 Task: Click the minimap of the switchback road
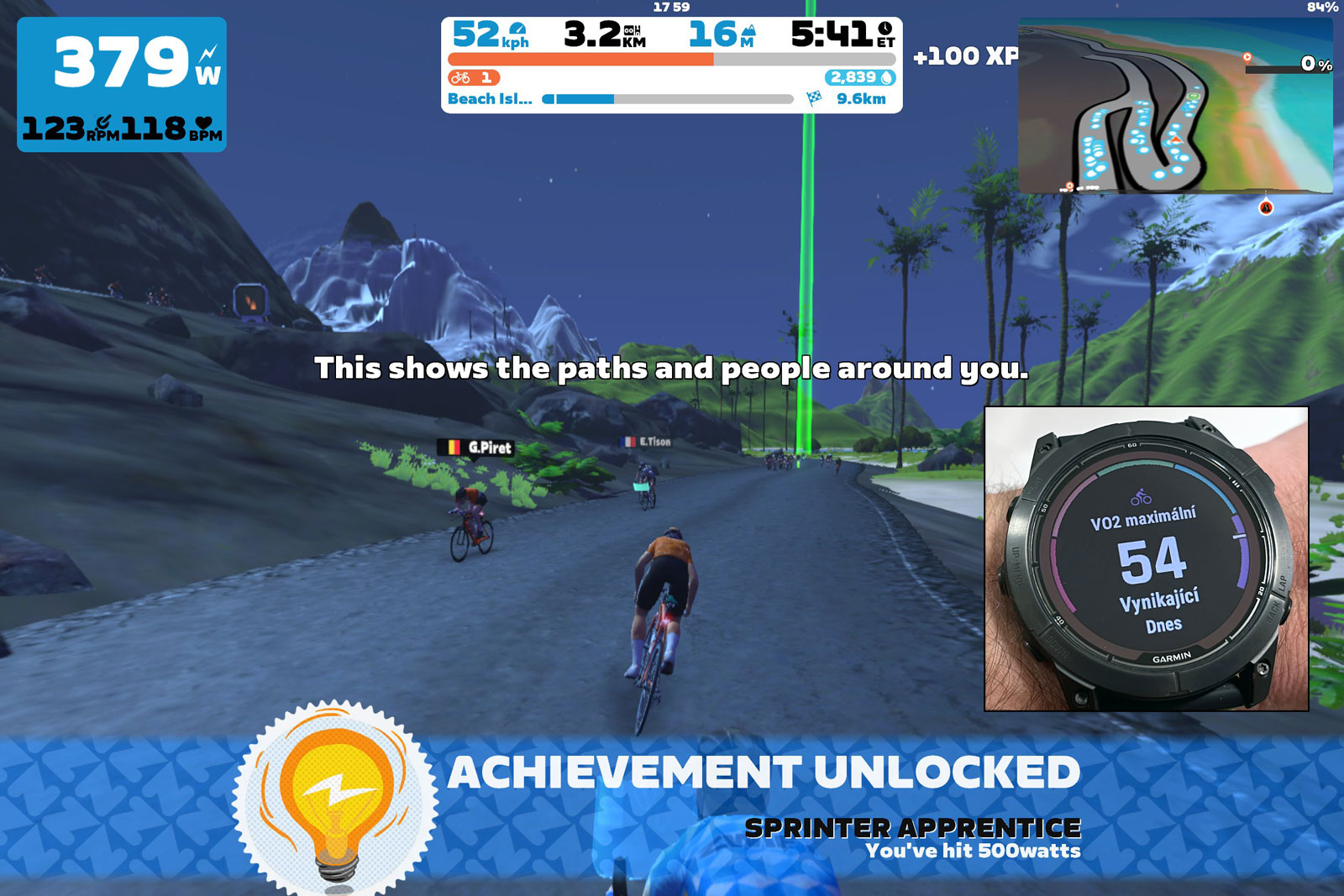1174,107
